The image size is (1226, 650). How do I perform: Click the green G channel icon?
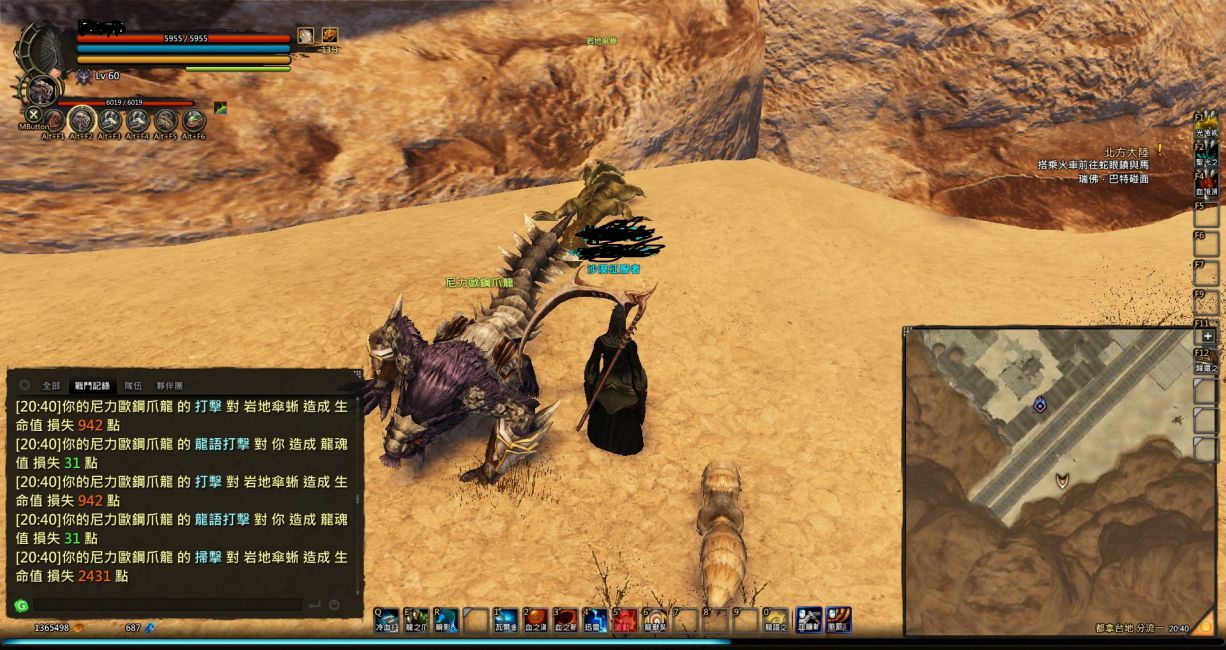(21, 605)
